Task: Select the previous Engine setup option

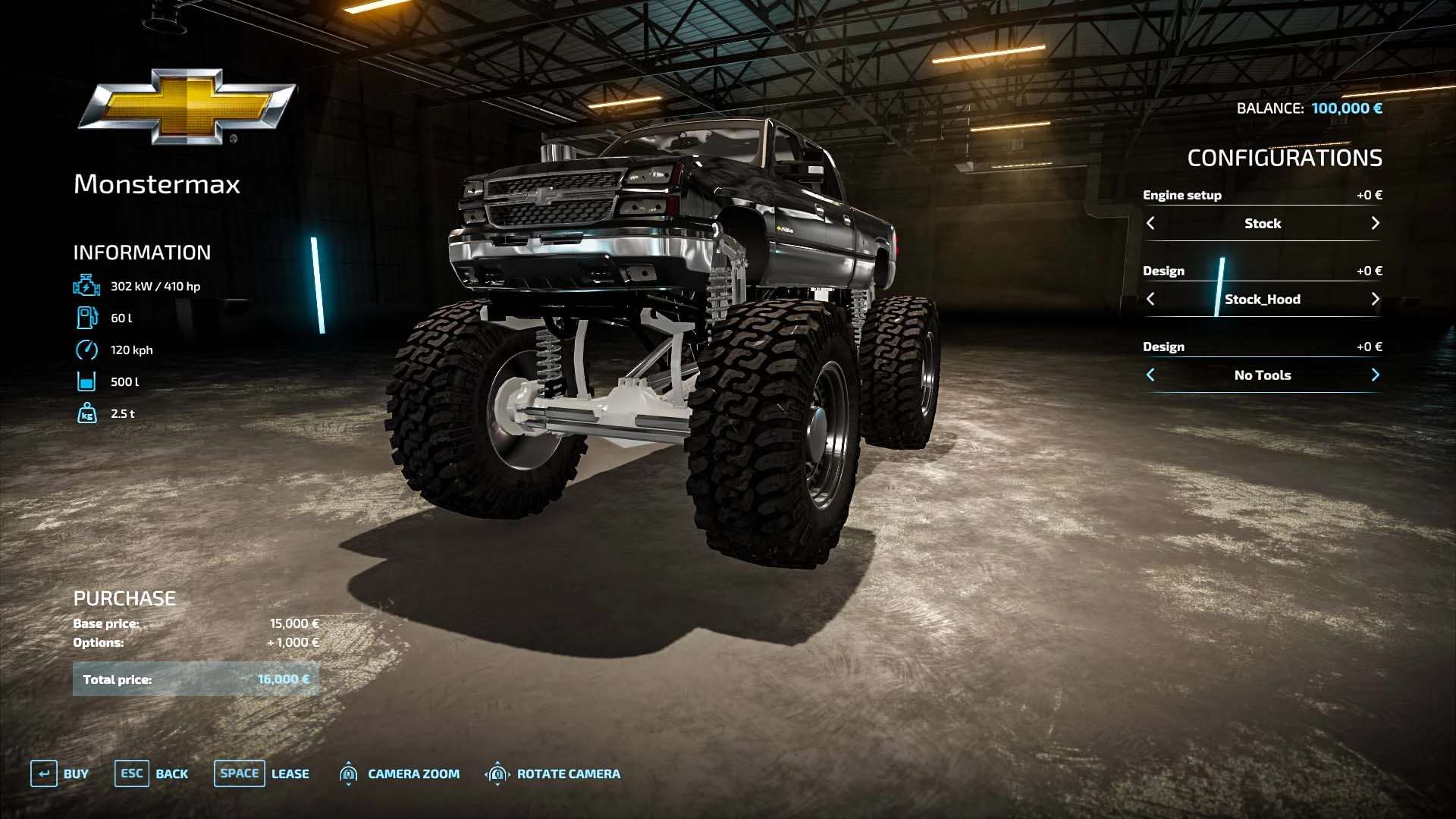Action: 1150,223
